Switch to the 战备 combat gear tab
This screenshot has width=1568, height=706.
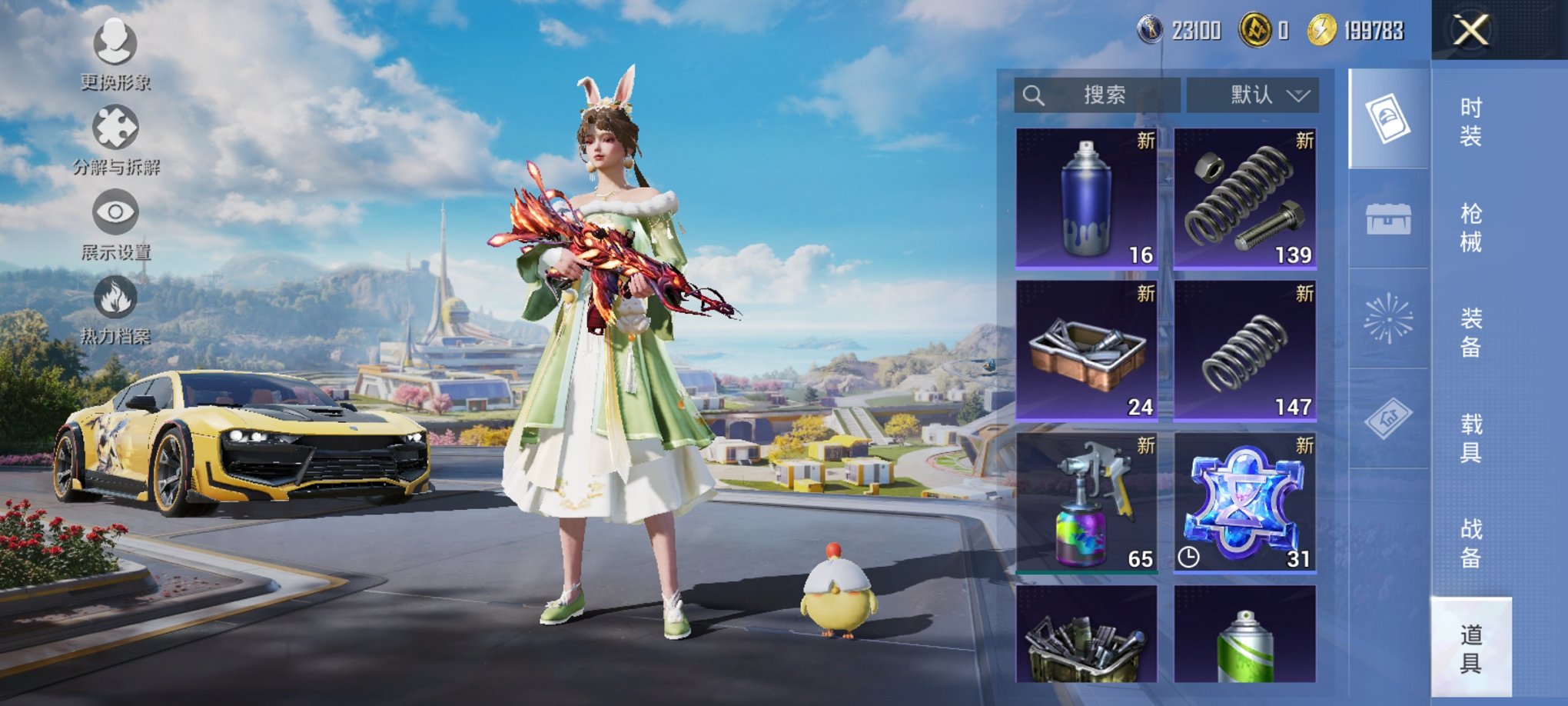click(1470, 543)
